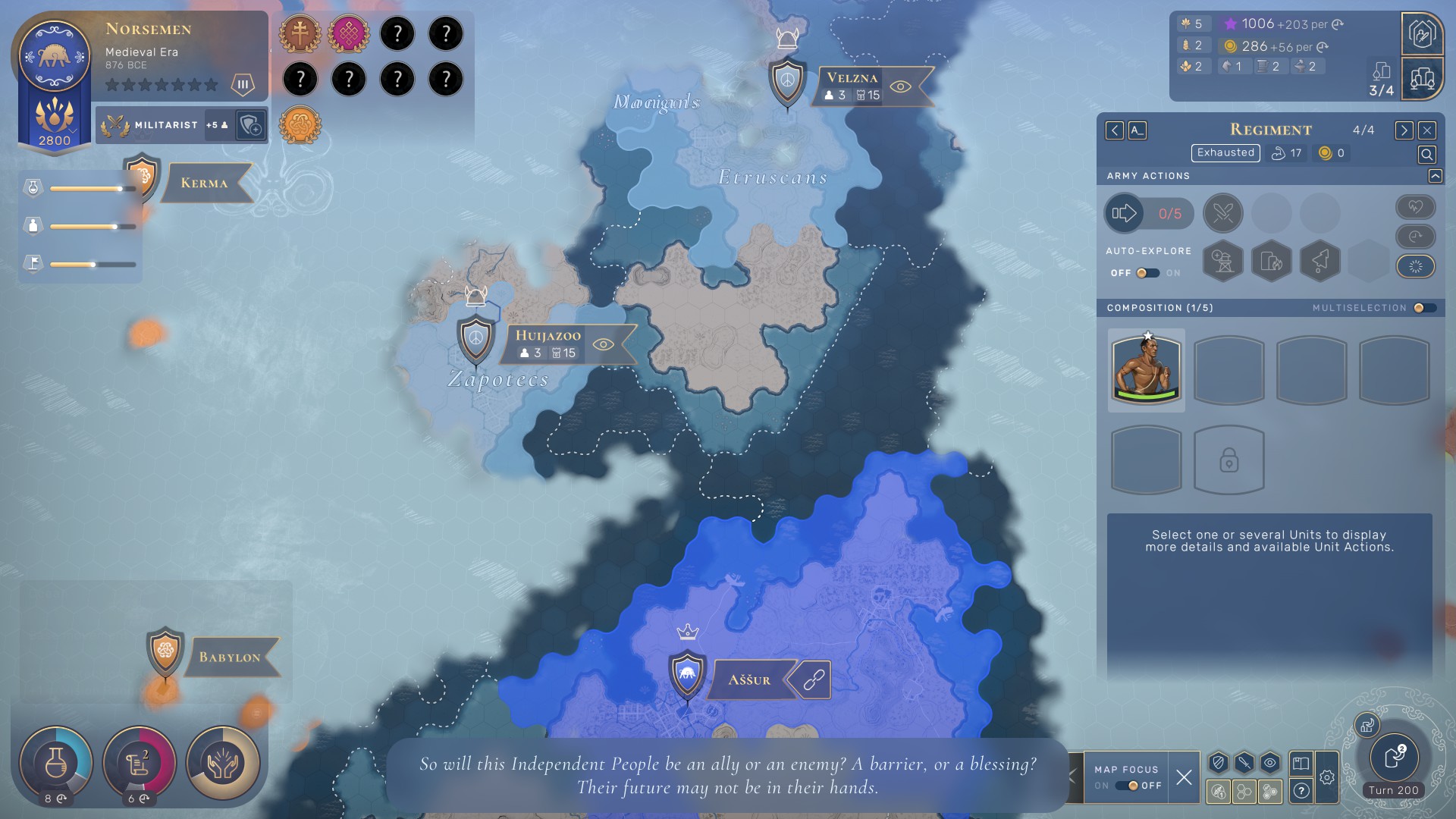This screenshot has width=1456, height=819.
Task: Click the link icon beside Aššur
Action: (813, 680)
